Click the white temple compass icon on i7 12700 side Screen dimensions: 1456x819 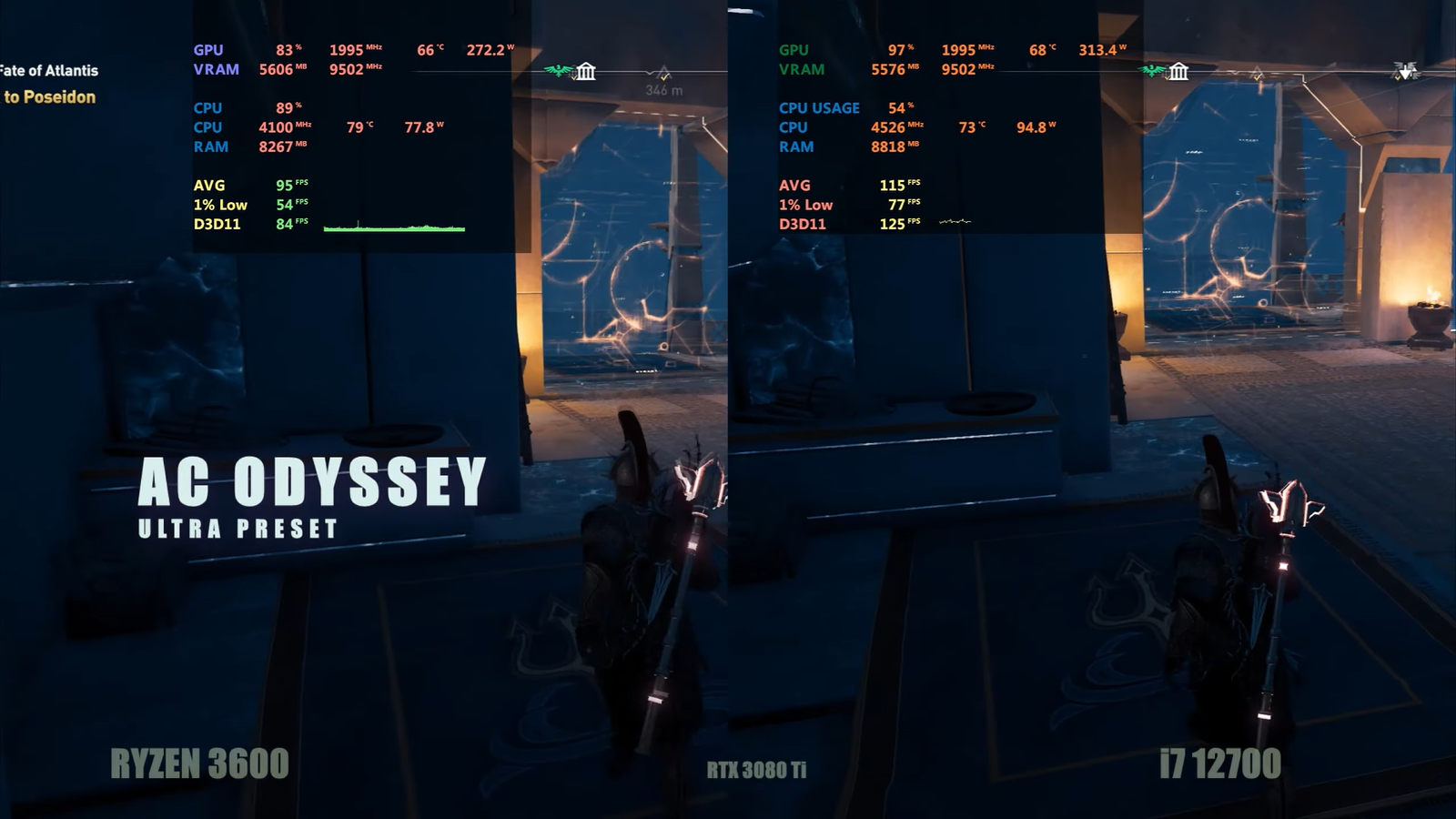pyautogui.click(x=1178, y=71)
